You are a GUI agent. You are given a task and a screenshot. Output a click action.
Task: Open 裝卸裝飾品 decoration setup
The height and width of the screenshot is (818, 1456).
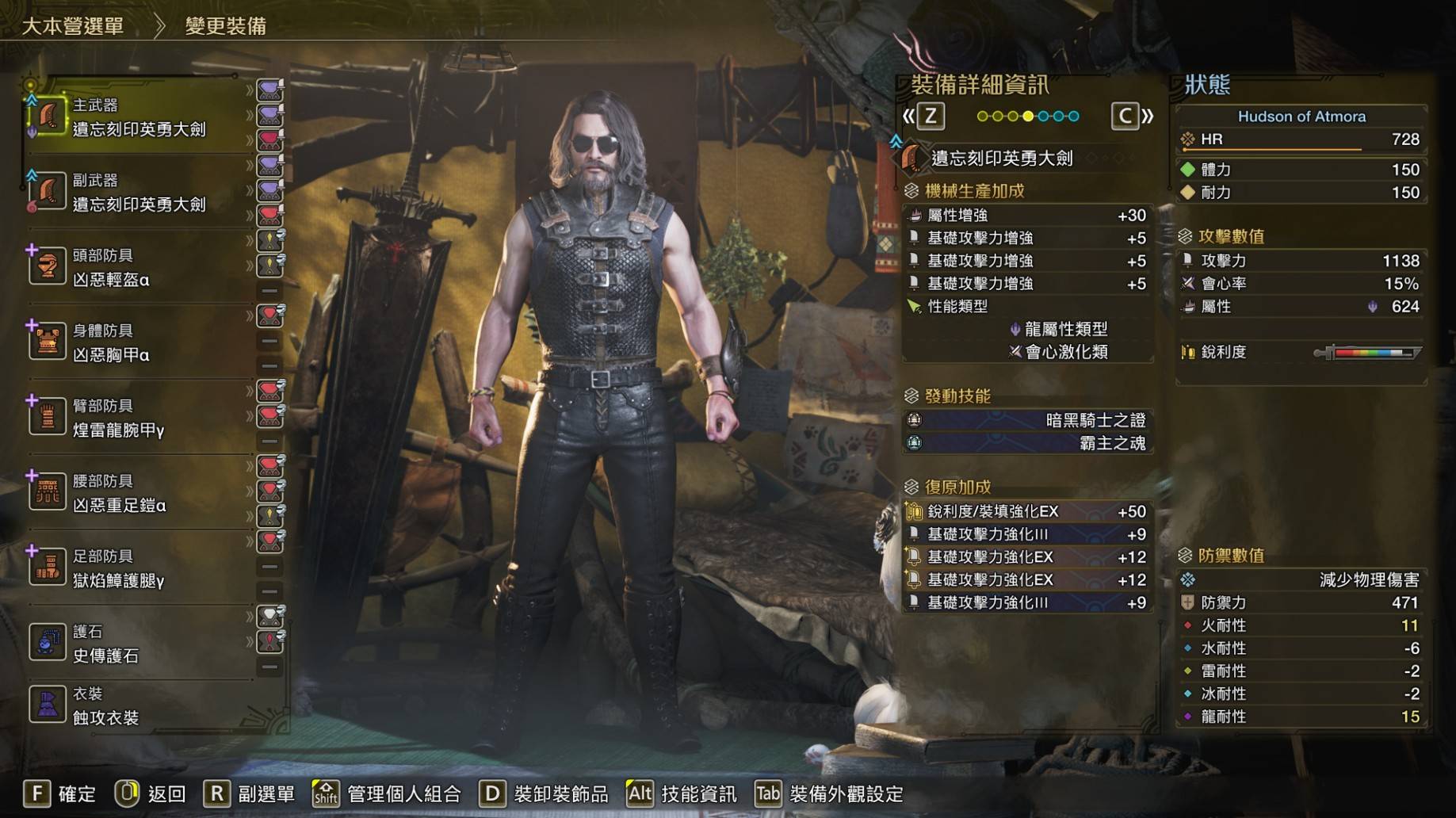coord(545,793)
